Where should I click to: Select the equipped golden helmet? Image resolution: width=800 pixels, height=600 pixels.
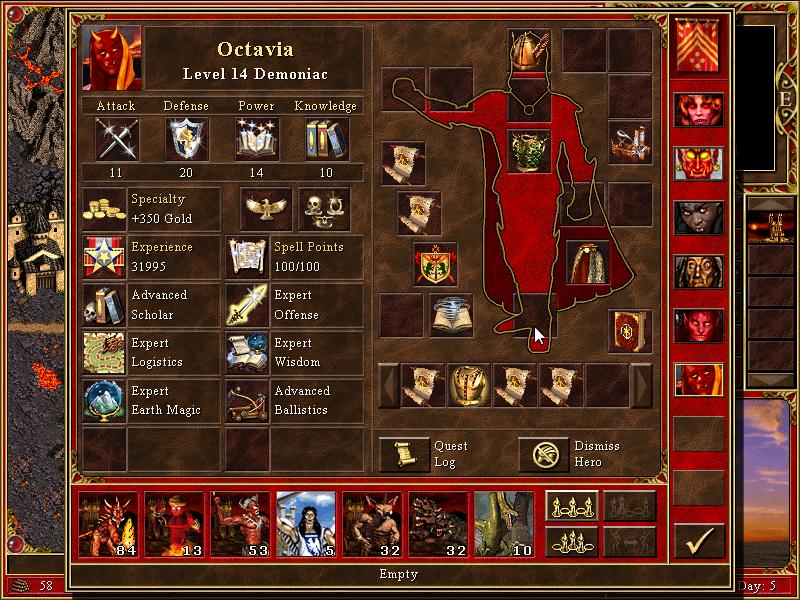point(526,50)
